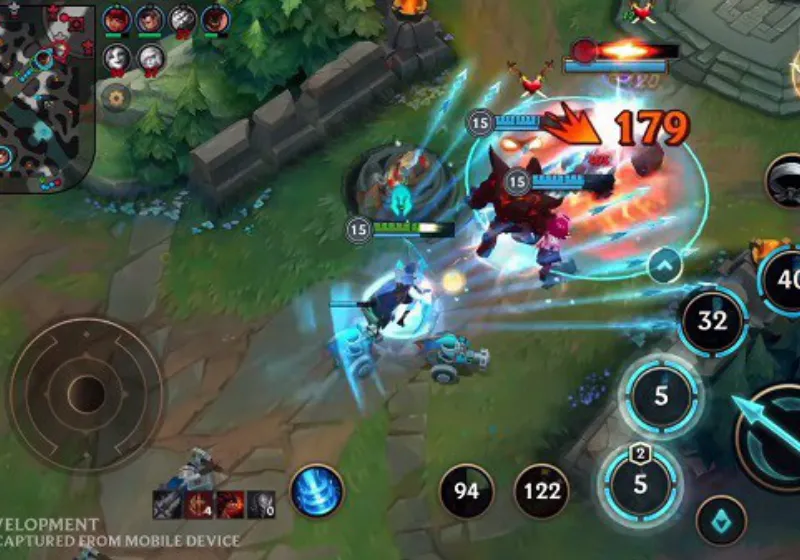The height and width of the screenshot is (560, 800).
Task: Tap the small upward chevron button
Action: (664, 265)
